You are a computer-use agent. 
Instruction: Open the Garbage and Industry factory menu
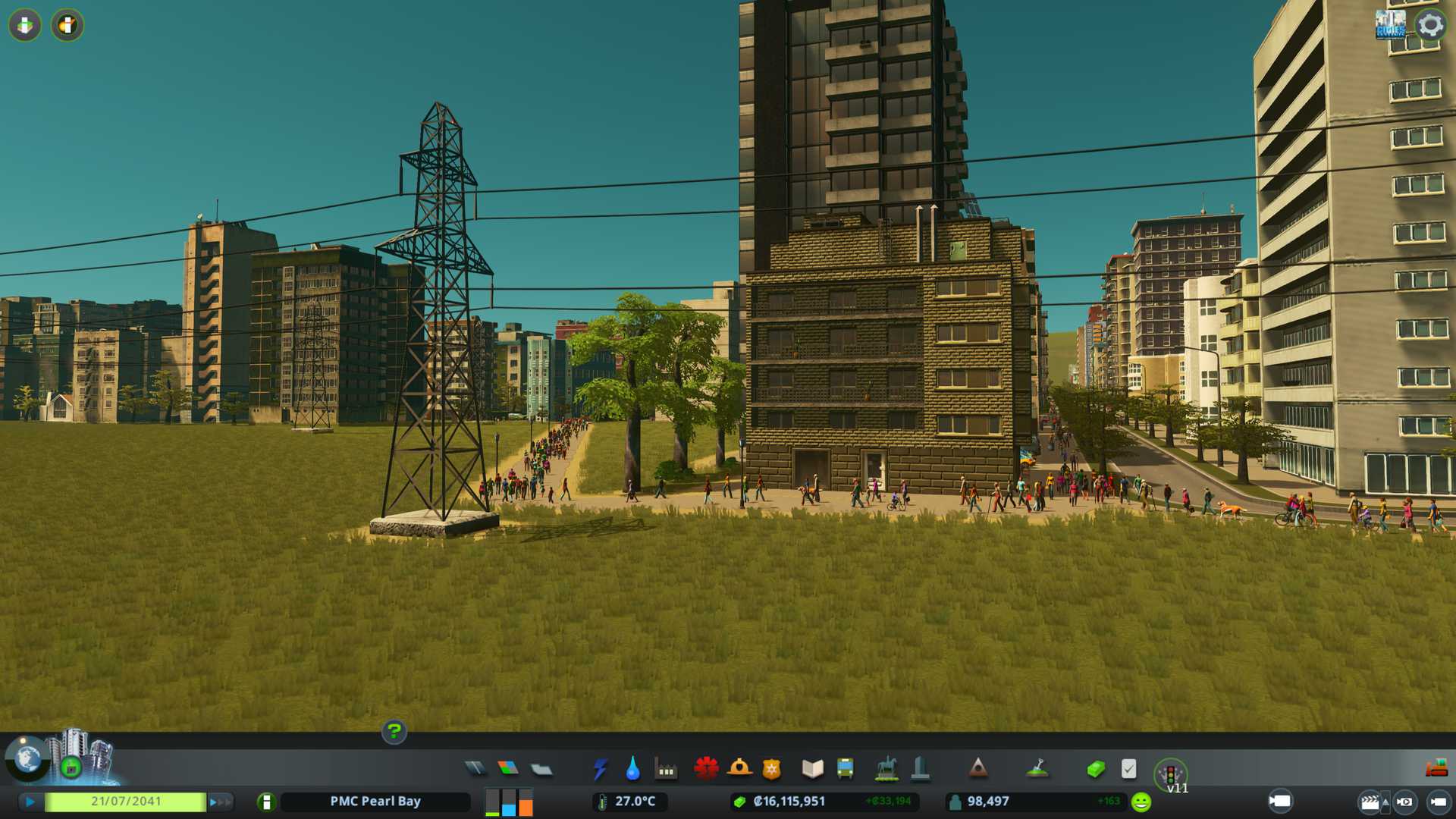point(666,770)
